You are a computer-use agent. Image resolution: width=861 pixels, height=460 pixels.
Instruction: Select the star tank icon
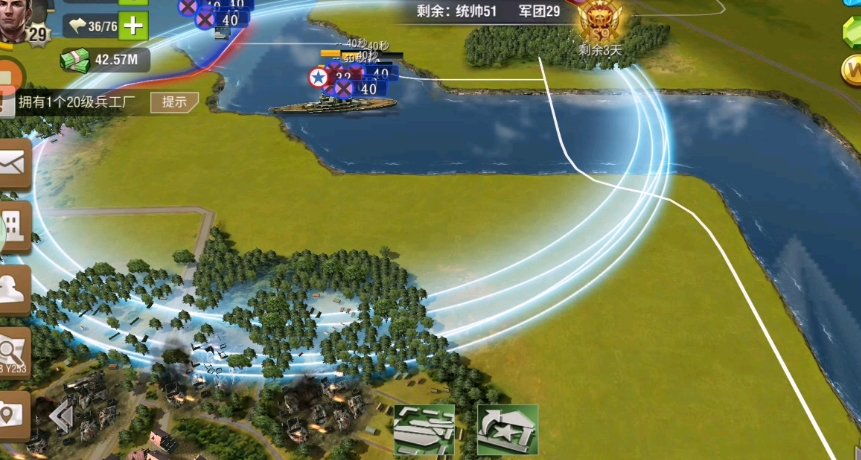[507, 430]
